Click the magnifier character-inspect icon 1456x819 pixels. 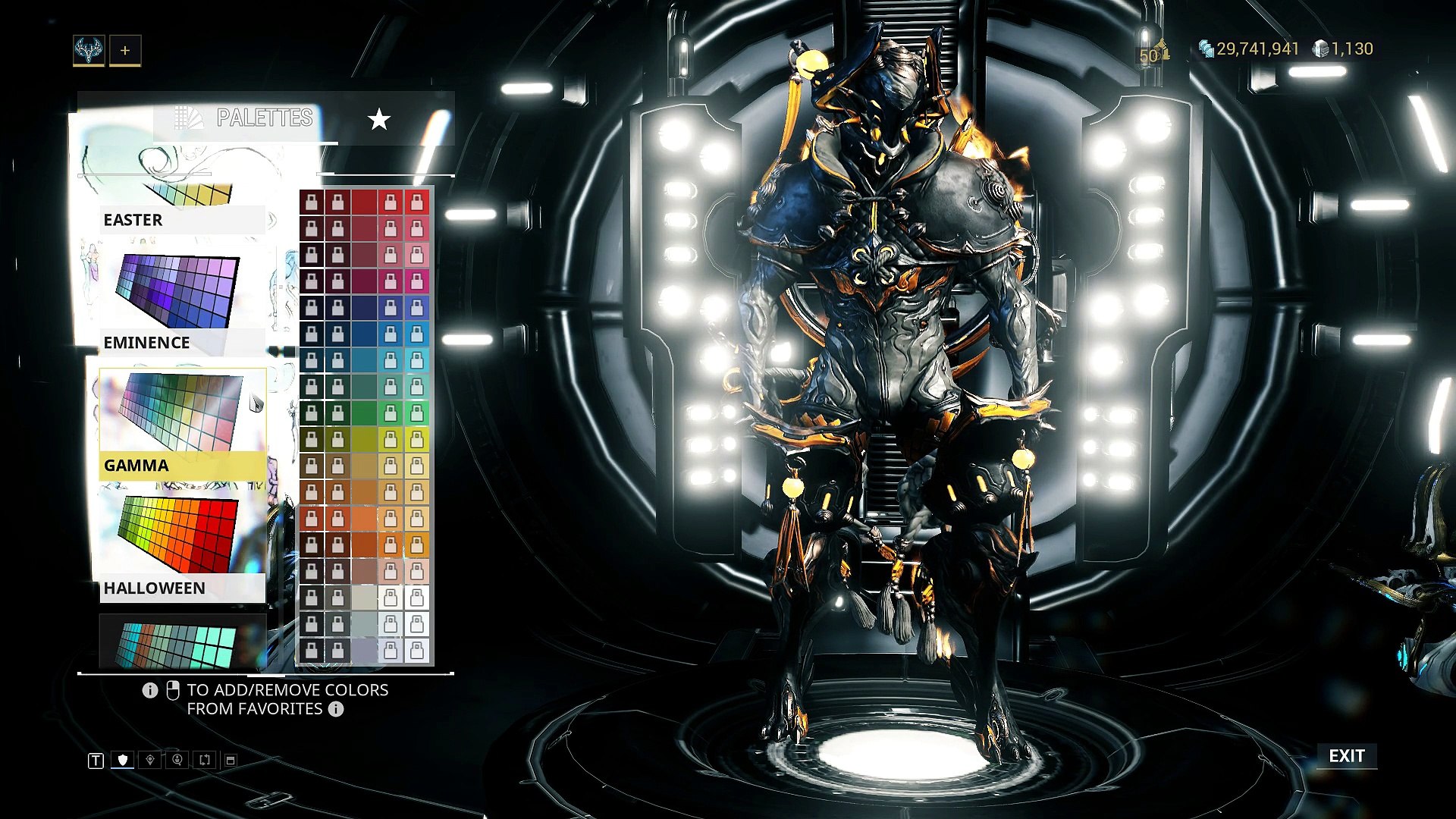coord(176,758)
